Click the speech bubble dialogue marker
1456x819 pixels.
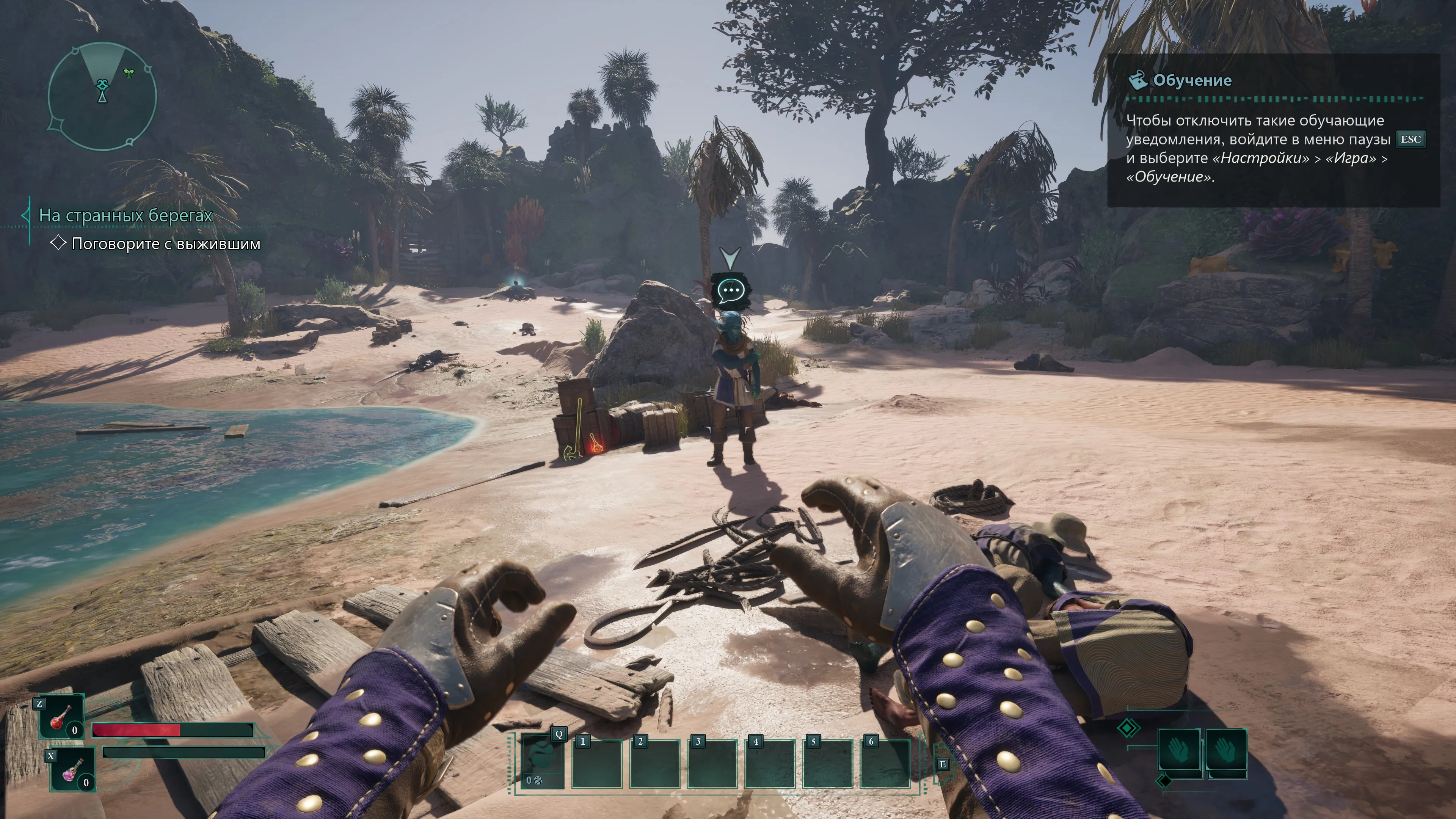coord(731,291)
